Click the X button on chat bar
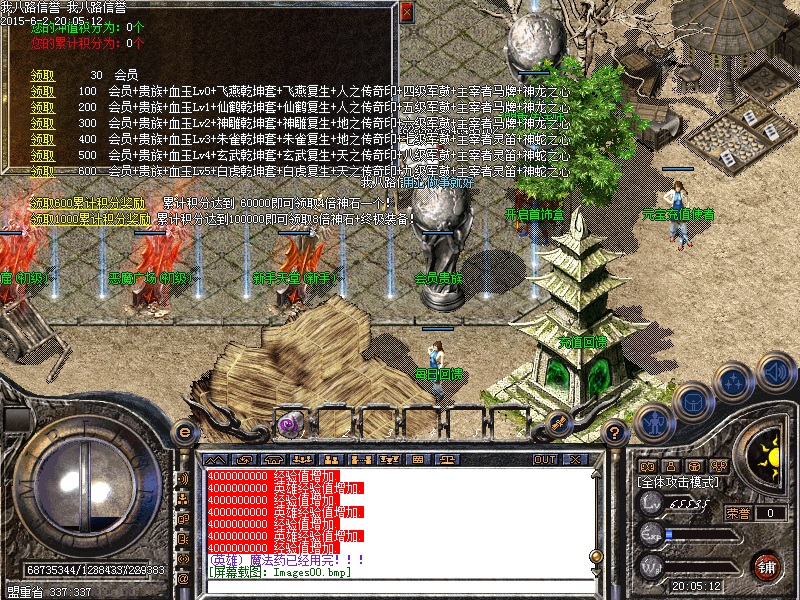 tap(575, 459)
